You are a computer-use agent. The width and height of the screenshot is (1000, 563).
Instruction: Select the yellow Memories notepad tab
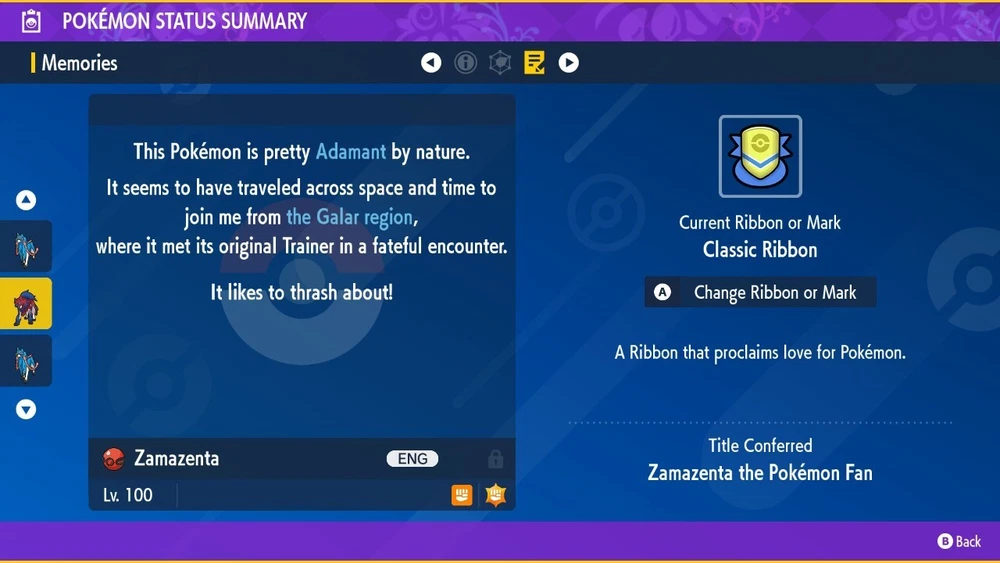tap(534, 63)
